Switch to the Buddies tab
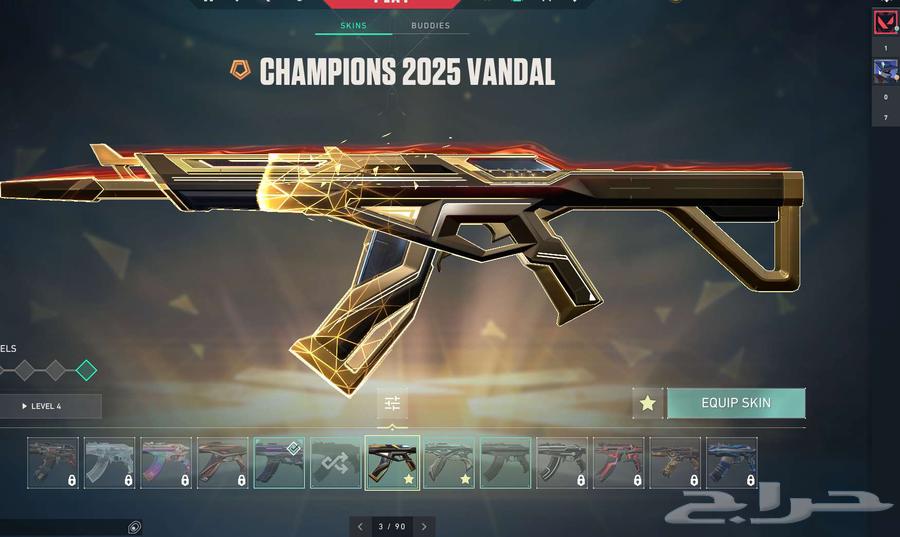The height and width of the screenshot is (537, 900). coord(430,26)
